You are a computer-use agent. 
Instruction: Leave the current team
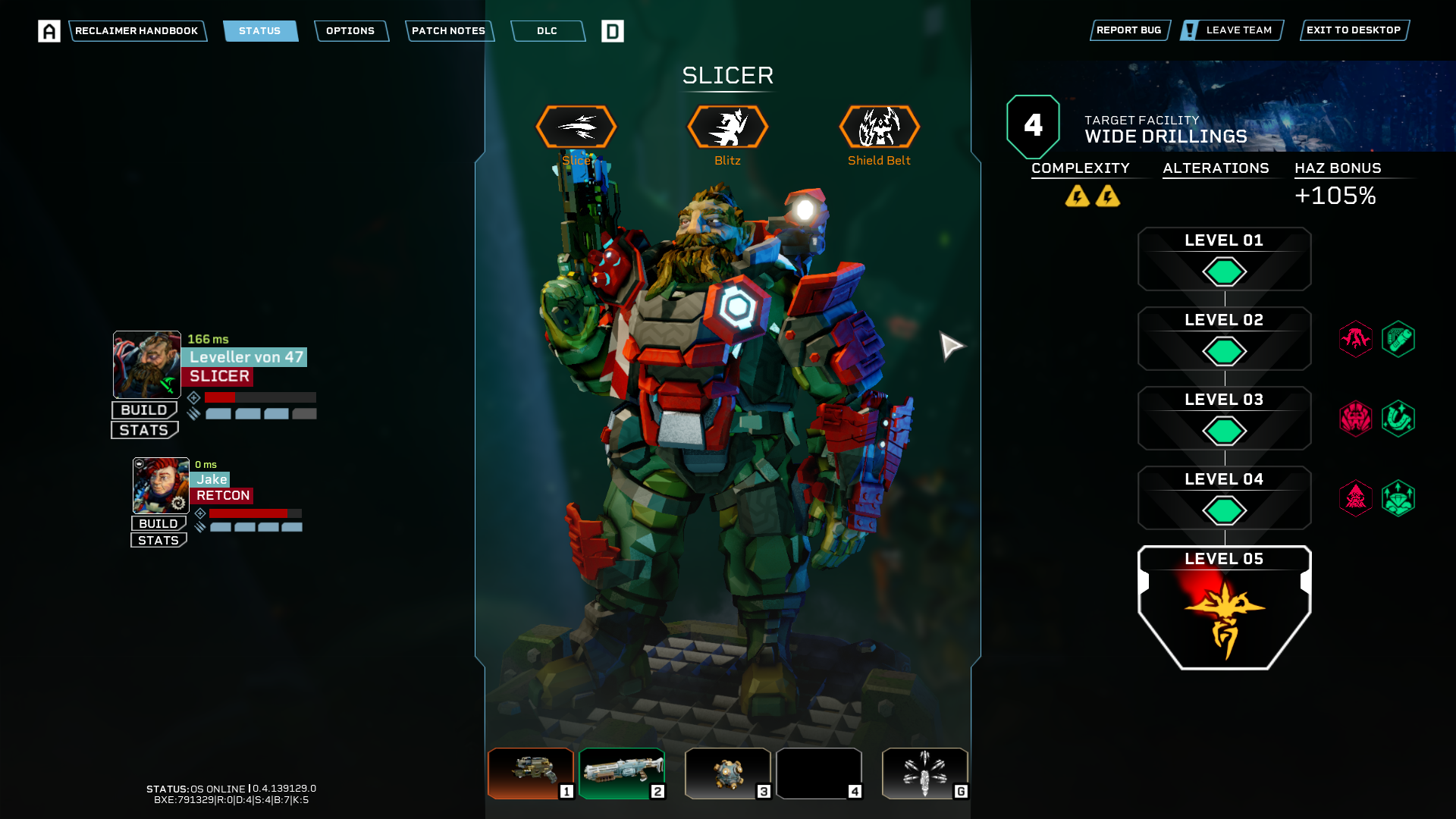click(1232, 30)
